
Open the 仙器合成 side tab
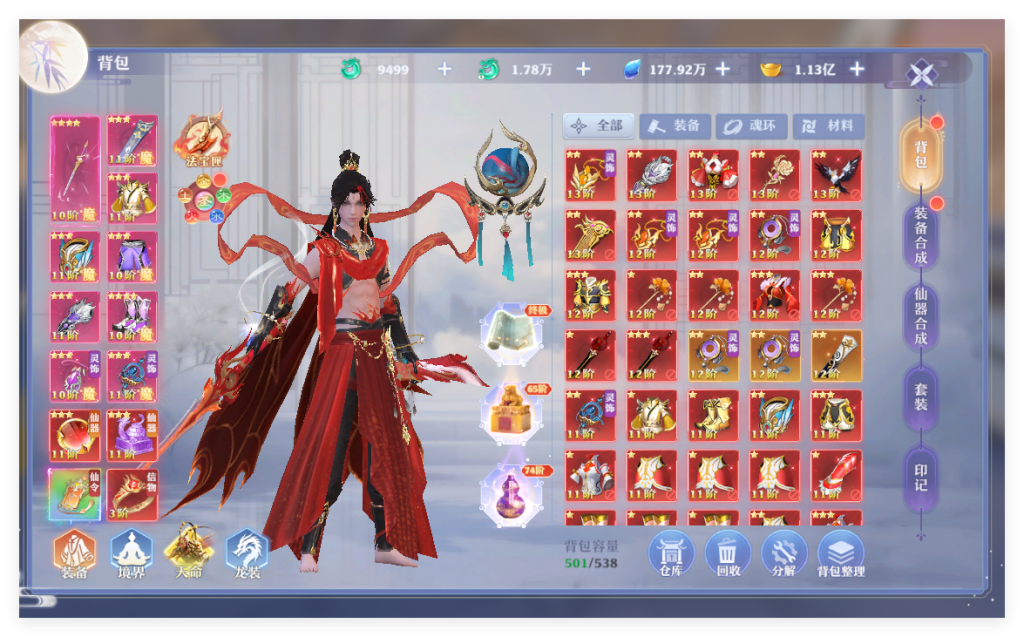(920, 316)
